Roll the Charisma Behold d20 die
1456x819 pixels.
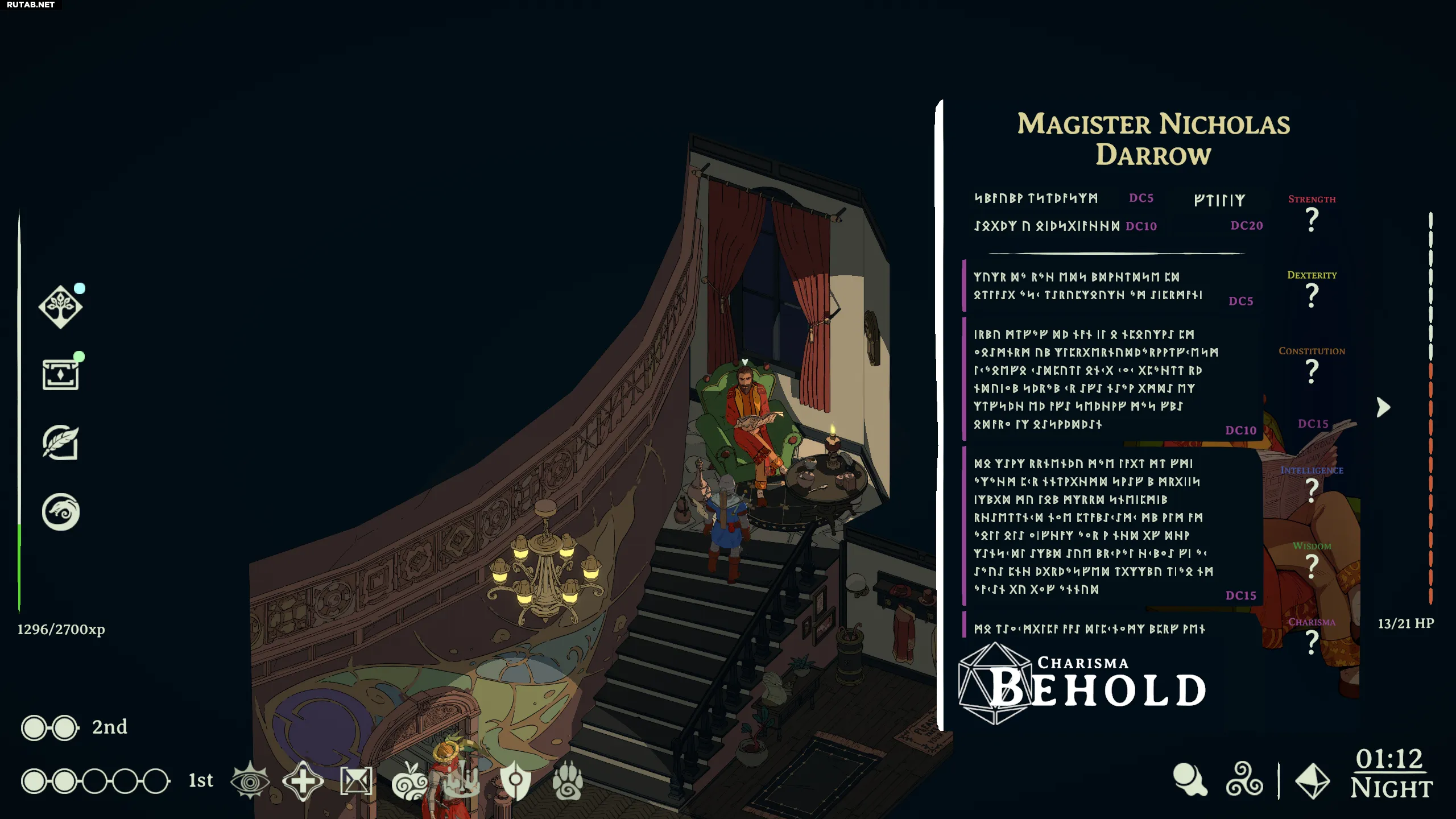(995, 684)
